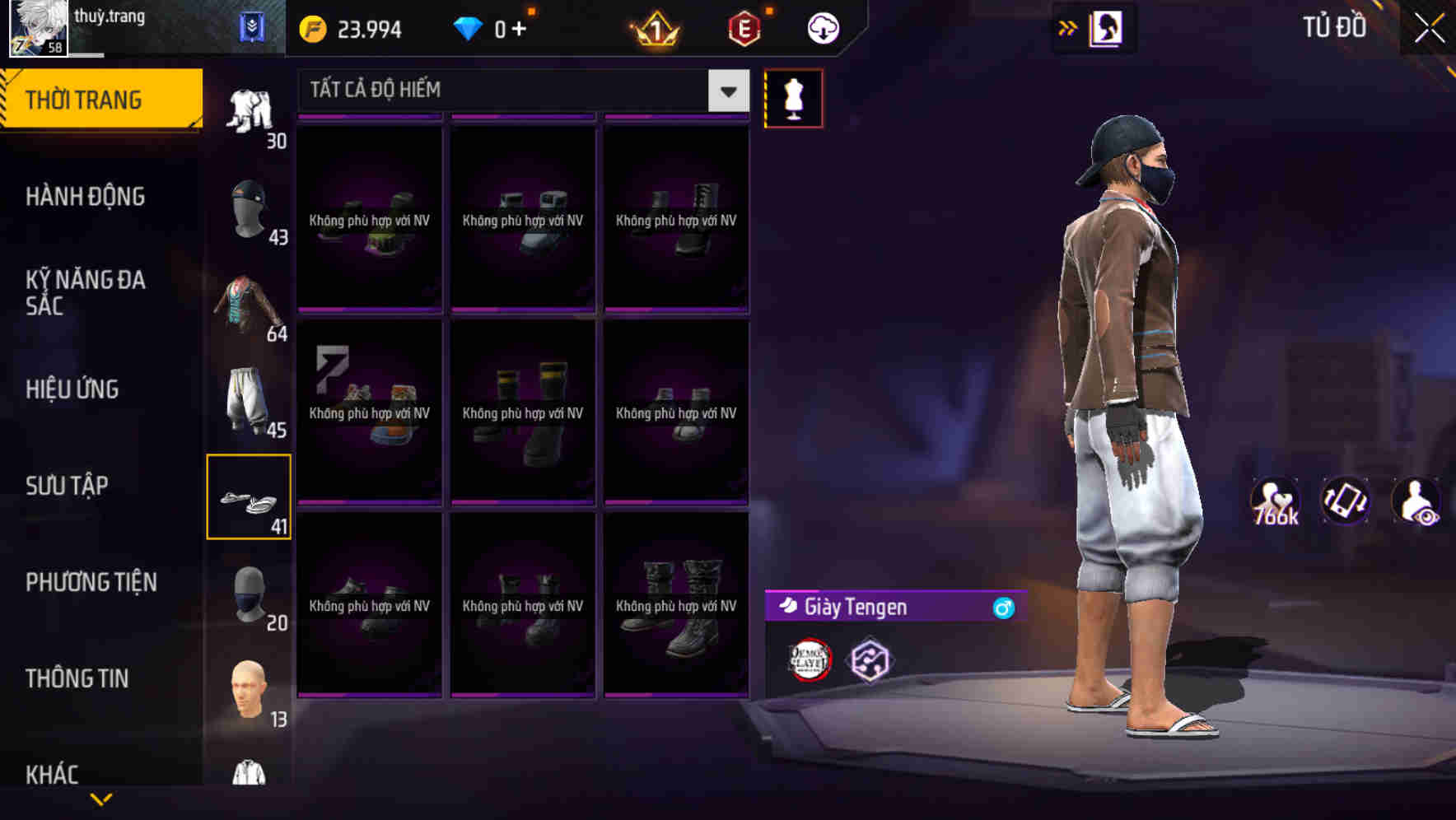
Task: Click the mannequin icon beside the rarity filter
Action: tap(794, 97)
